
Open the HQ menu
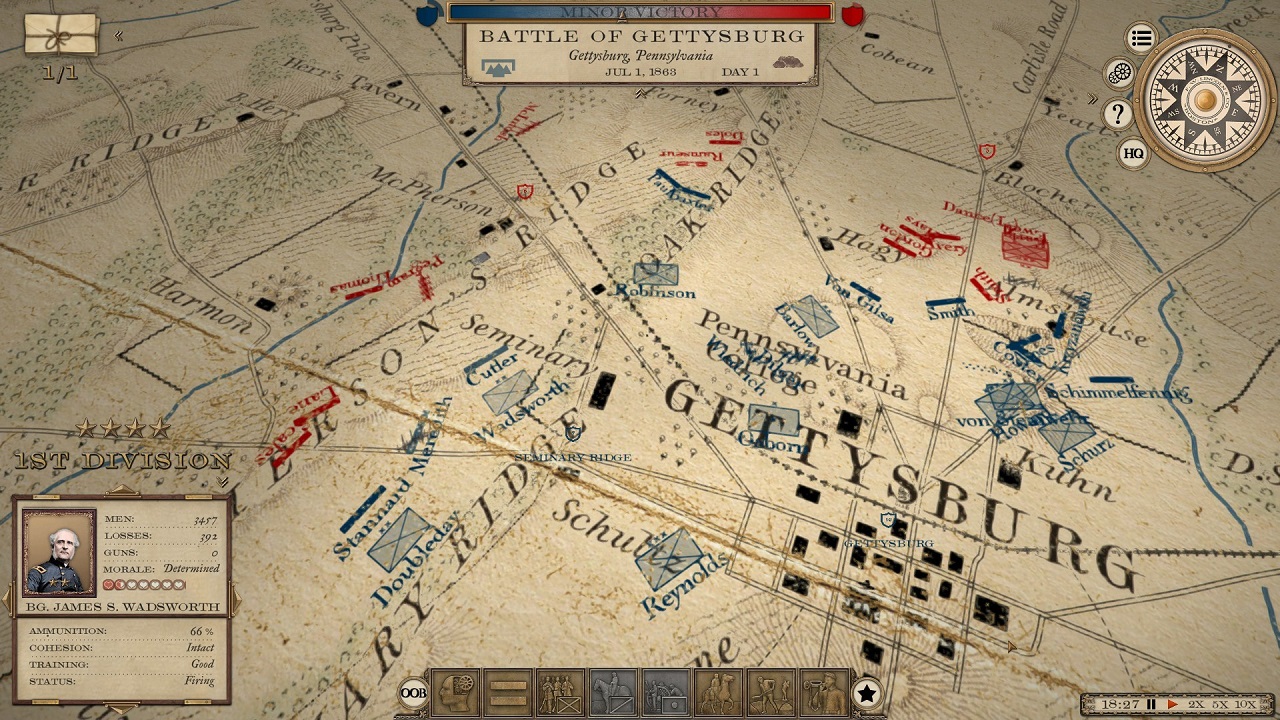coord(1133,154)
